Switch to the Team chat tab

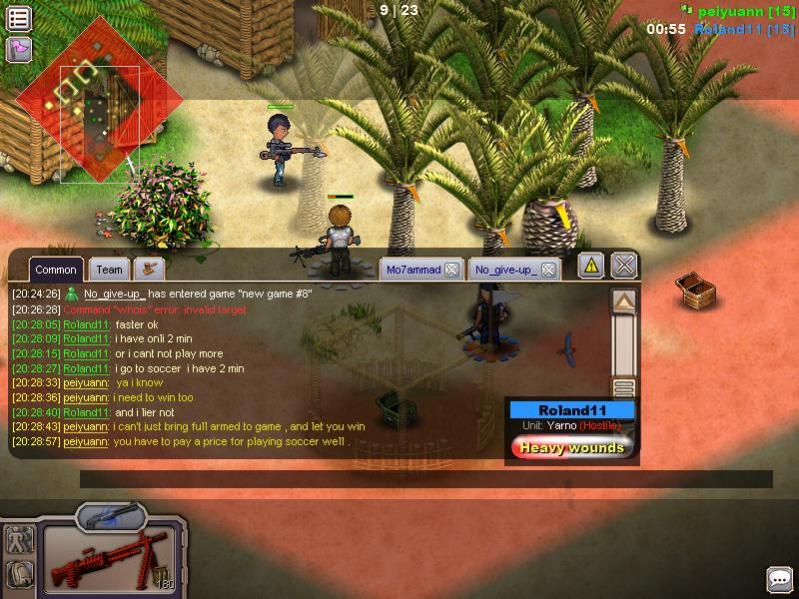click(109, 269)
